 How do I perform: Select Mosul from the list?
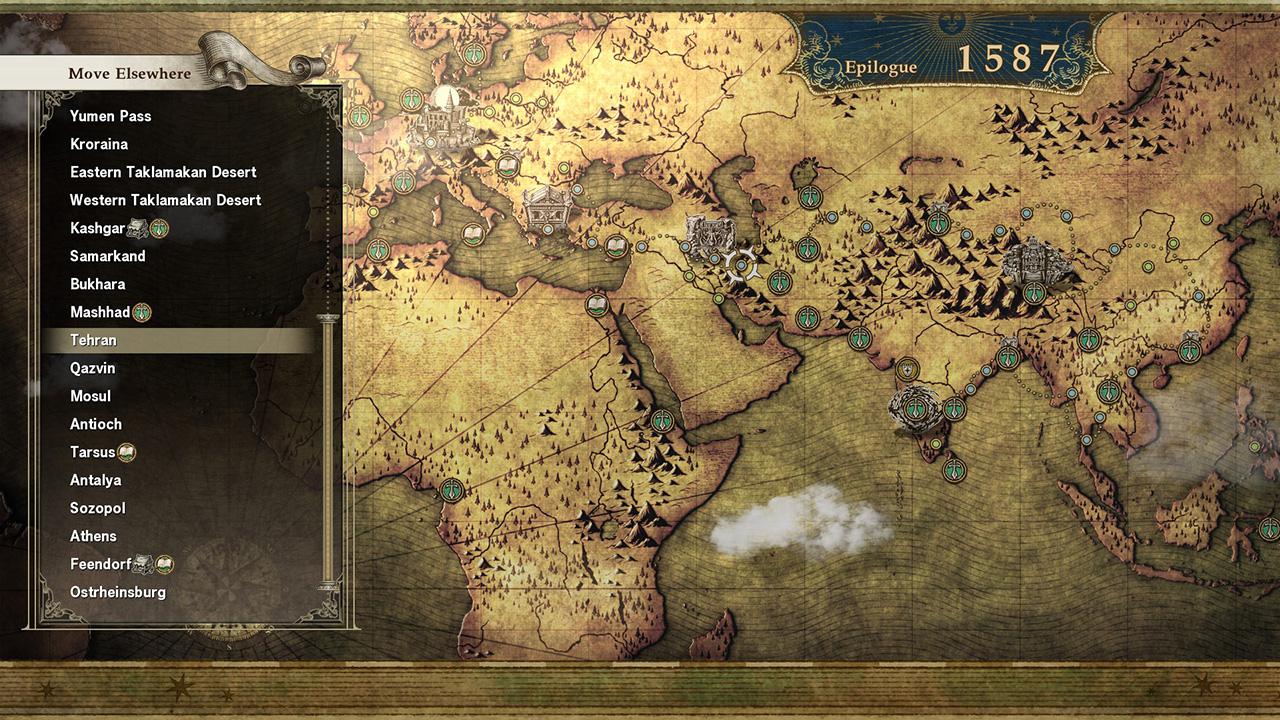click(91, 396)
